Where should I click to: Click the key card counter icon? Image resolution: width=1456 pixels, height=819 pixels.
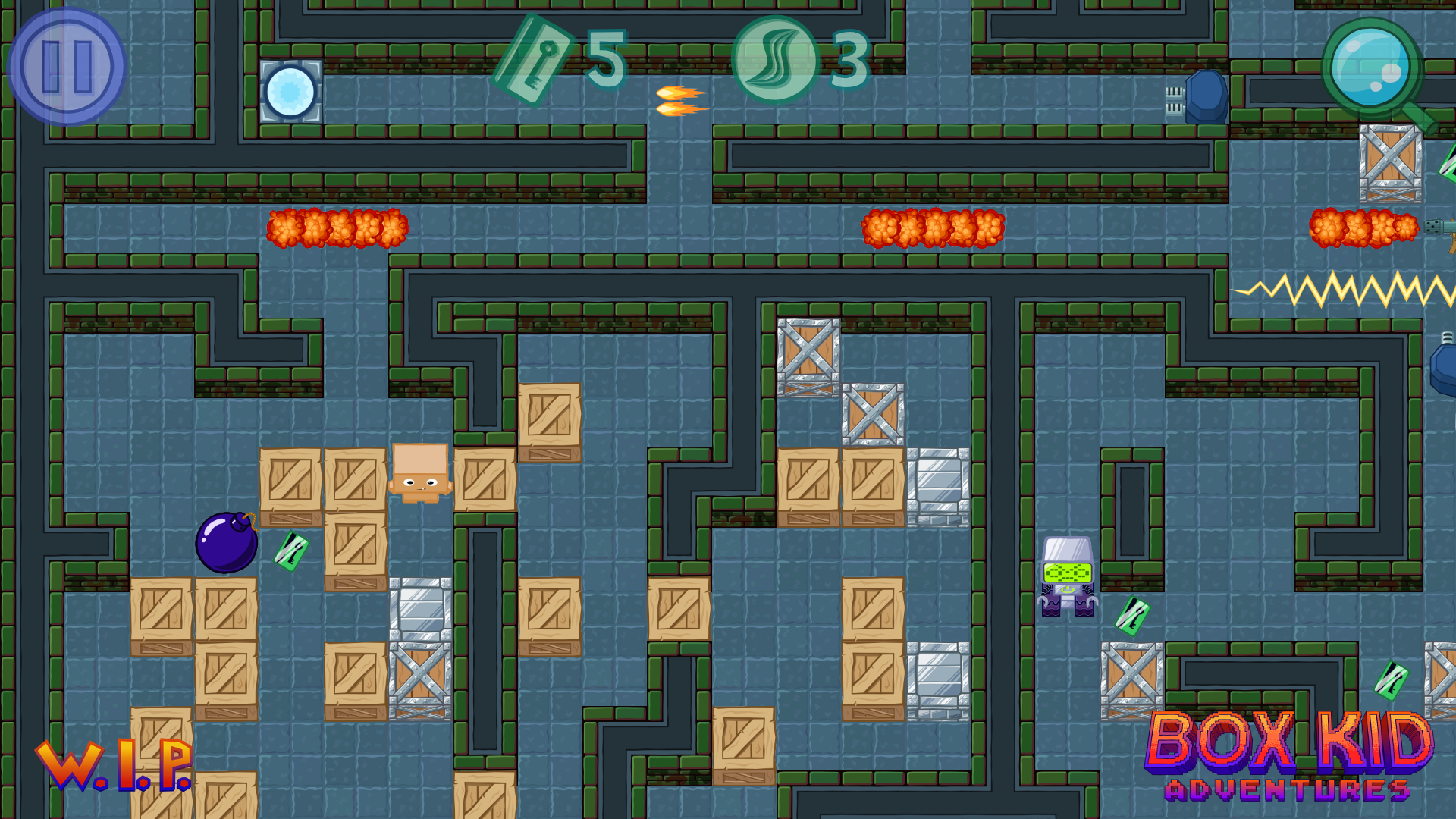click(540, 62)
